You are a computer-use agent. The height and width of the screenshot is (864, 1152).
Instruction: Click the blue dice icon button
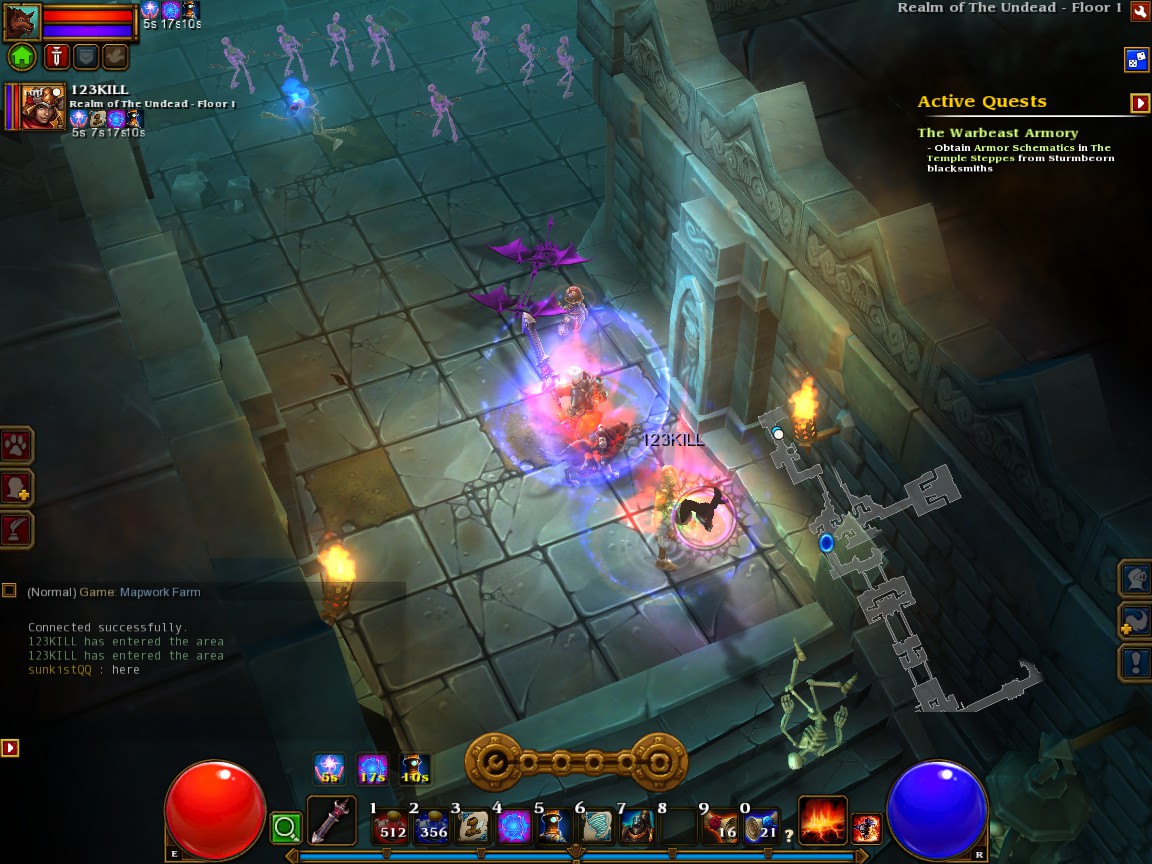pos(1136,59)
